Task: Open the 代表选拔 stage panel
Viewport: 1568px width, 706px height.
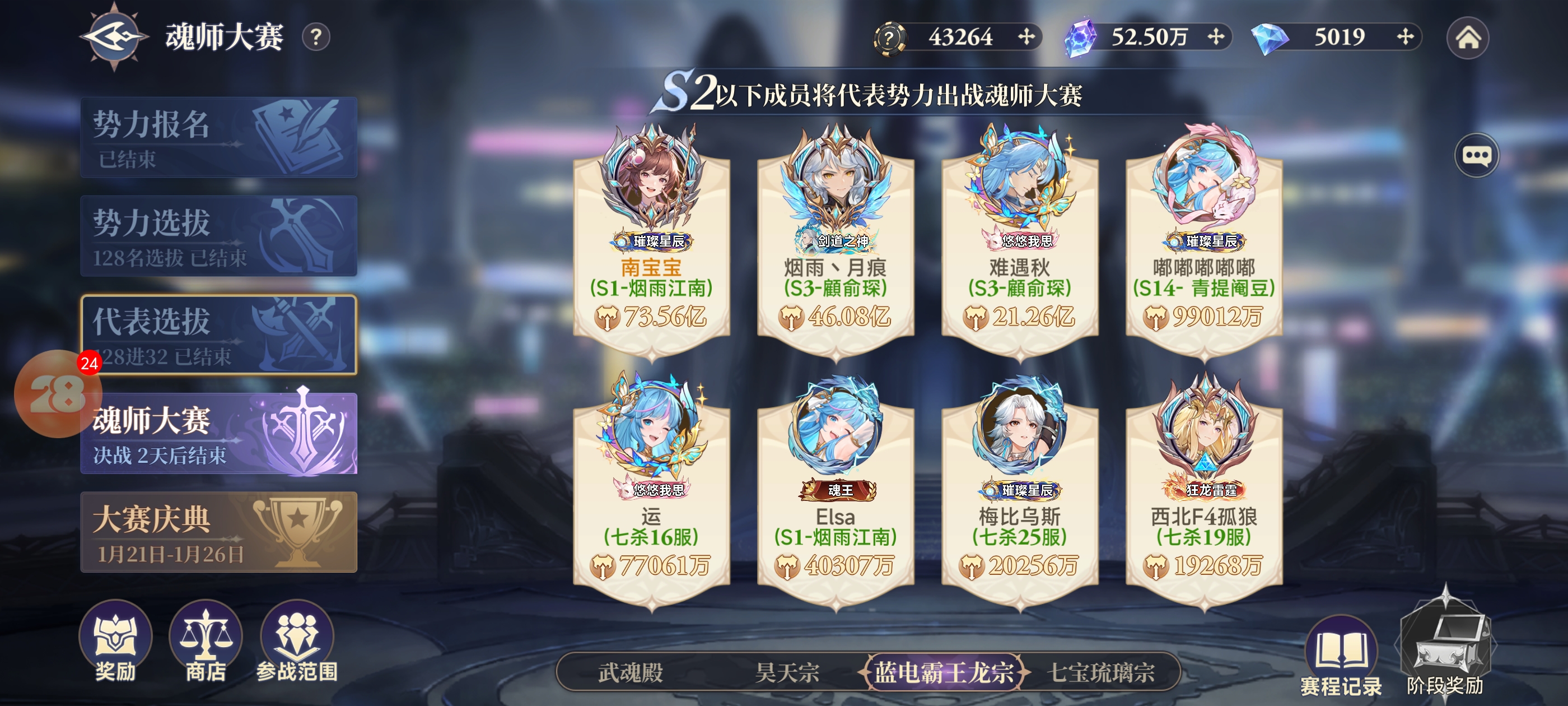Action: coord(218,335)
